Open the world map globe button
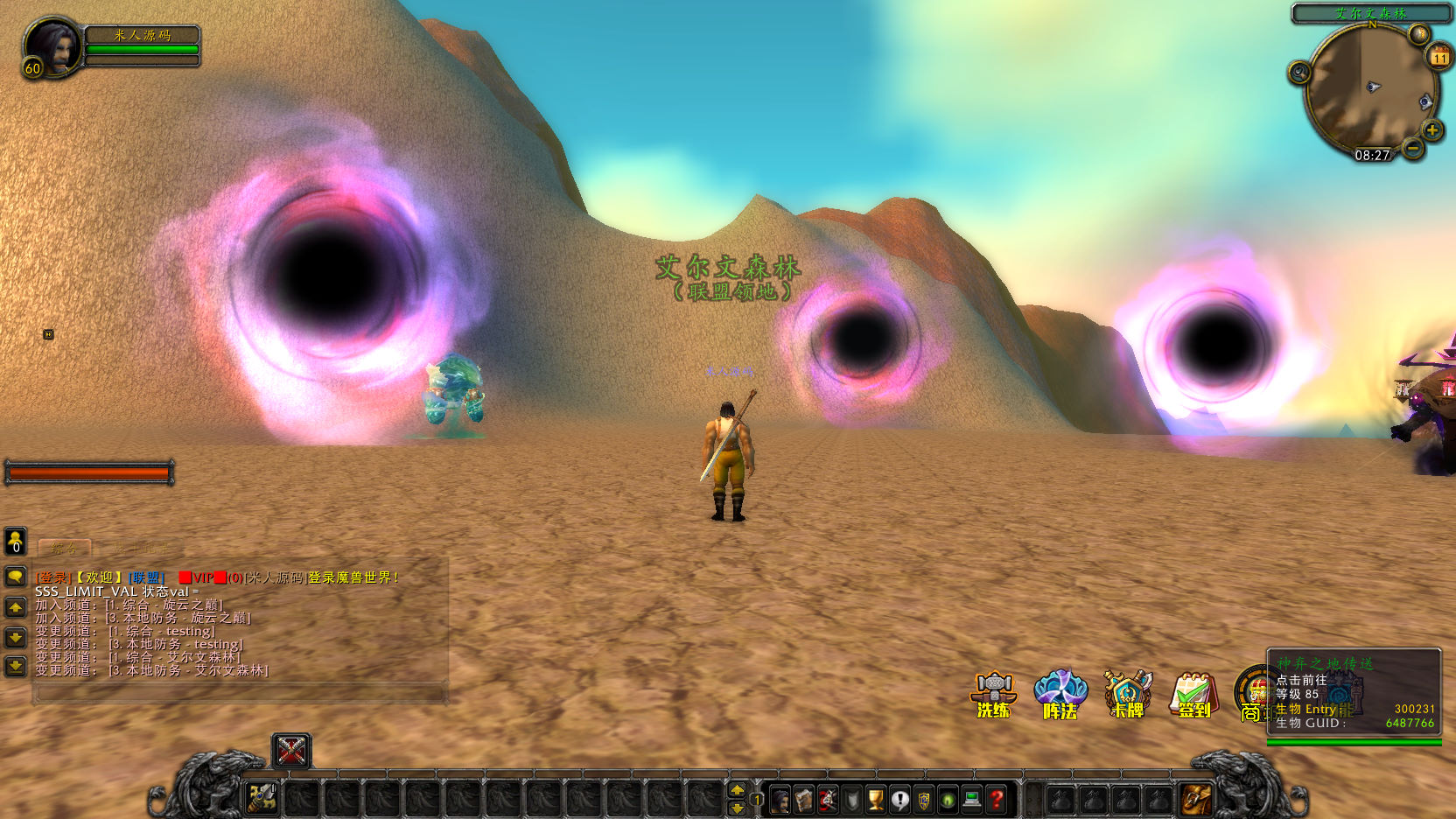The image size is (1456, 819). 1418,34
